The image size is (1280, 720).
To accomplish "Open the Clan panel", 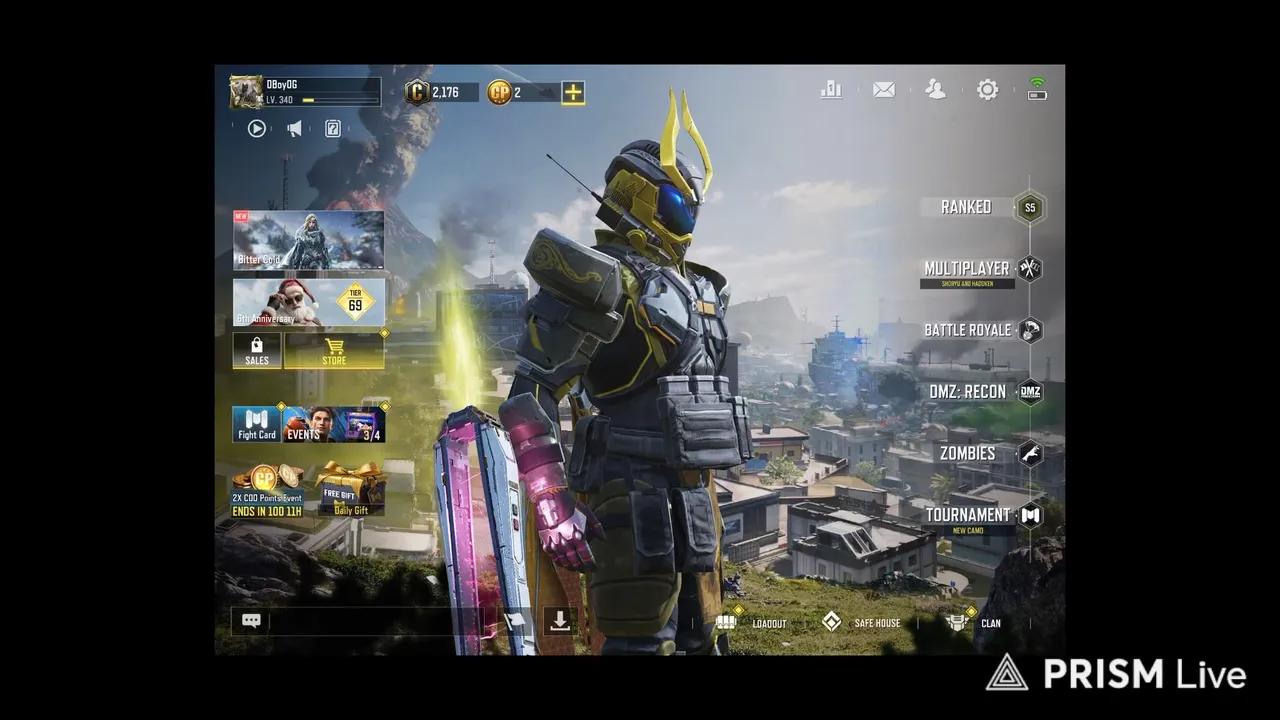I will point(989,622).
